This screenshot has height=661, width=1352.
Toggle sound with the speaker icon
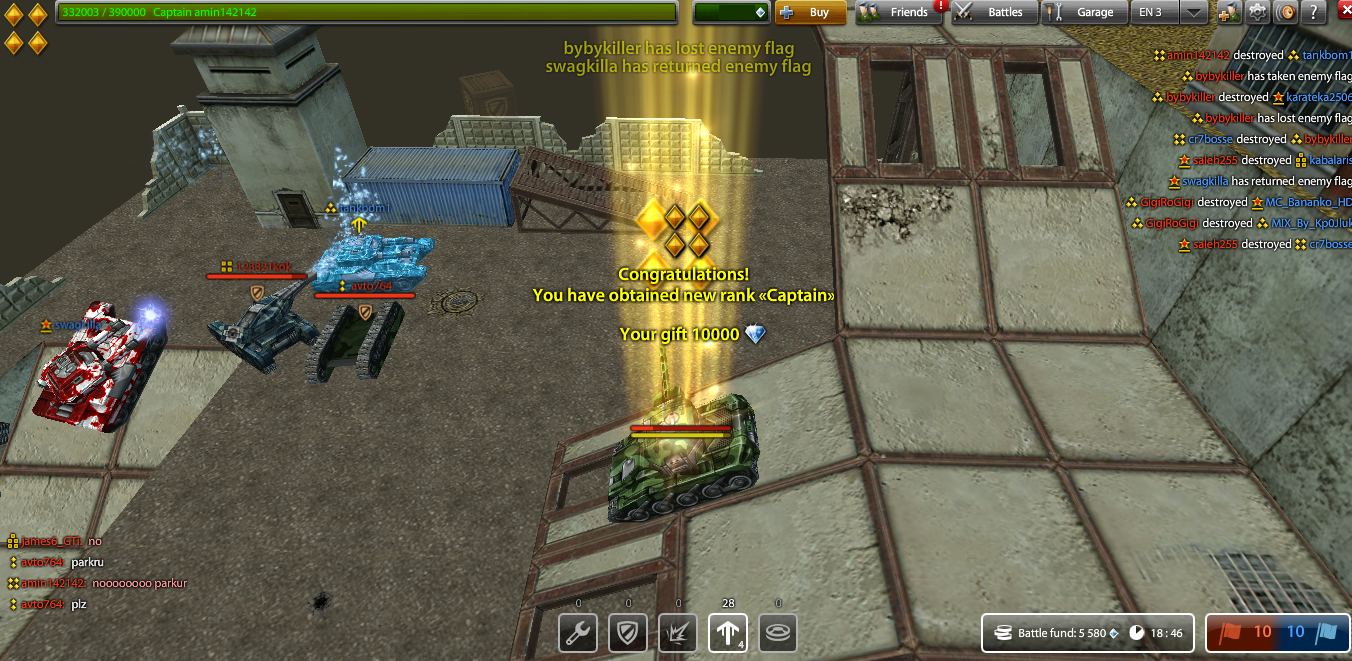click(1287, 13)
